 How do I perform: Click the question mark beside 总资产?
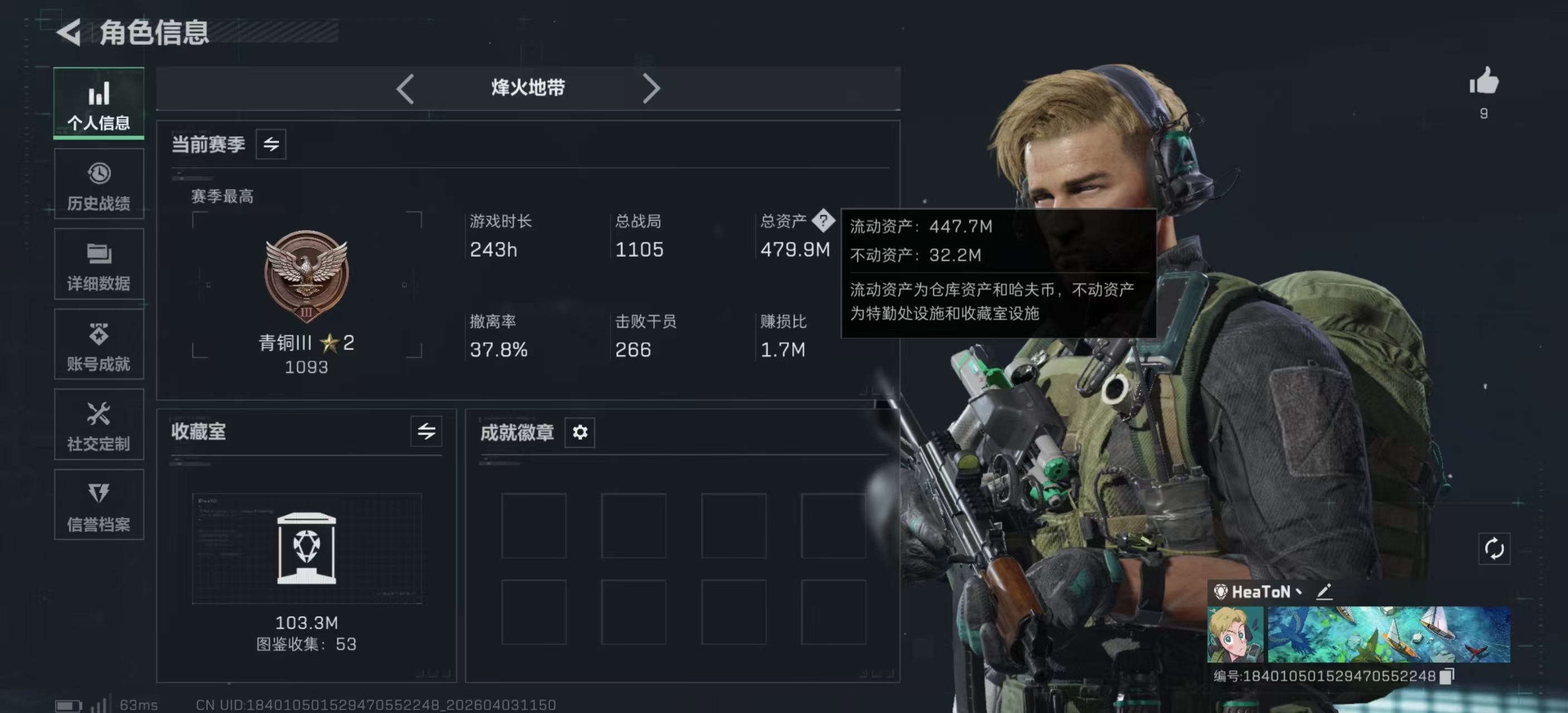click(x=825, y=222)
